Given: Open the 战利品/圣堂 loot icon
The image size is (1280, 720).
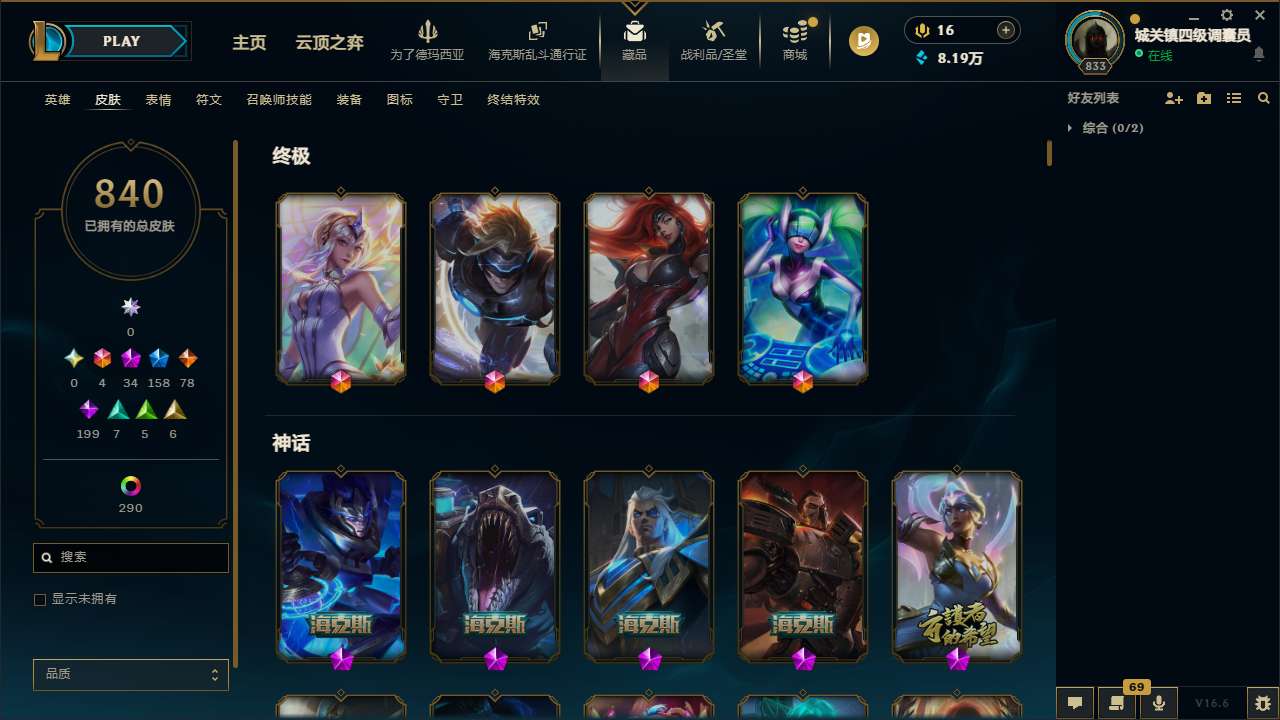Looking at the screenshot, I should tap(713, 33).
